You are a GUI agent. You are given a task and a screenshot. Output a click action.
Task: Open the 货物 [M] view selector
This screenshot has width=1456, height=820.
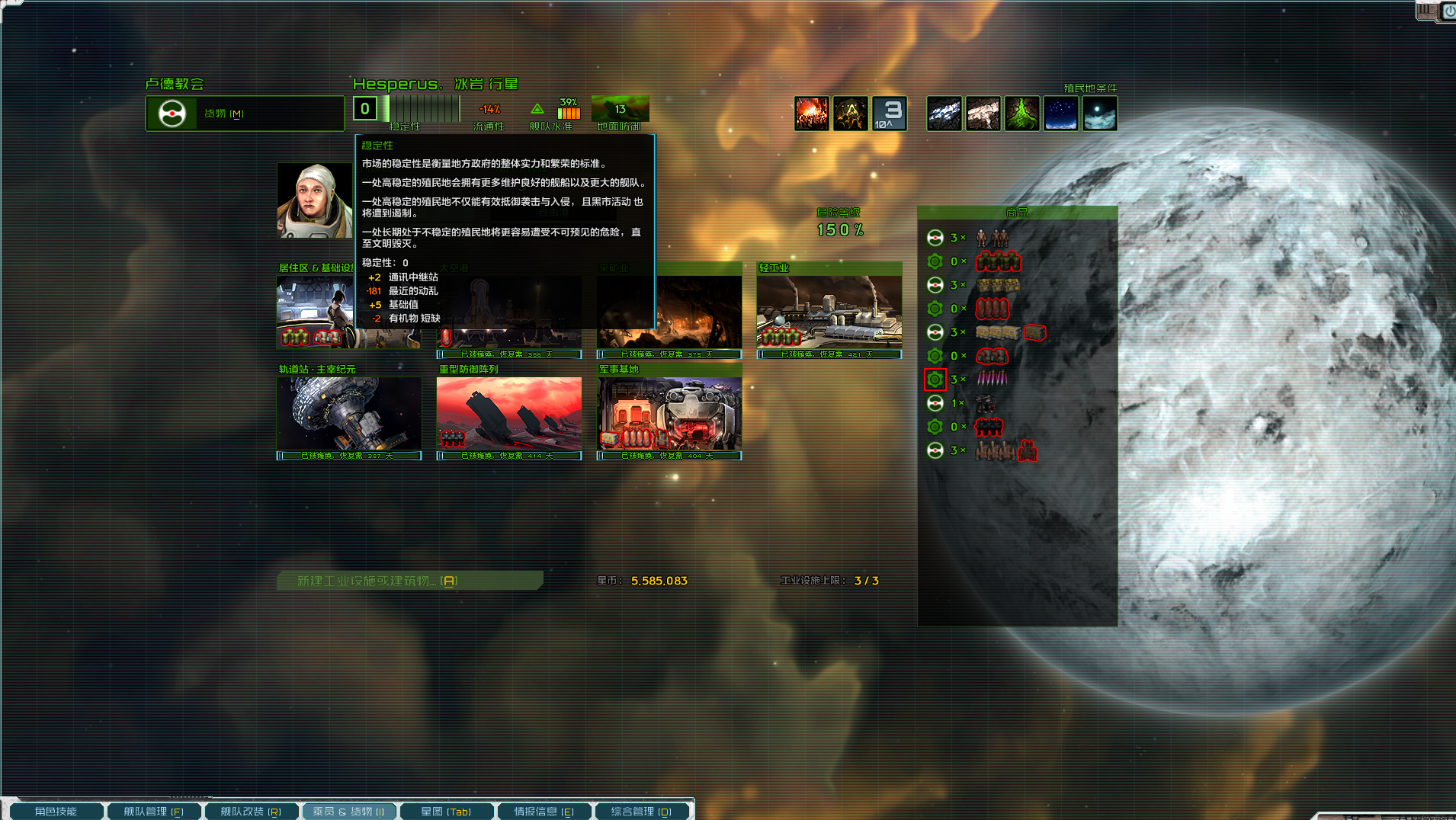(x=244, y=113)
